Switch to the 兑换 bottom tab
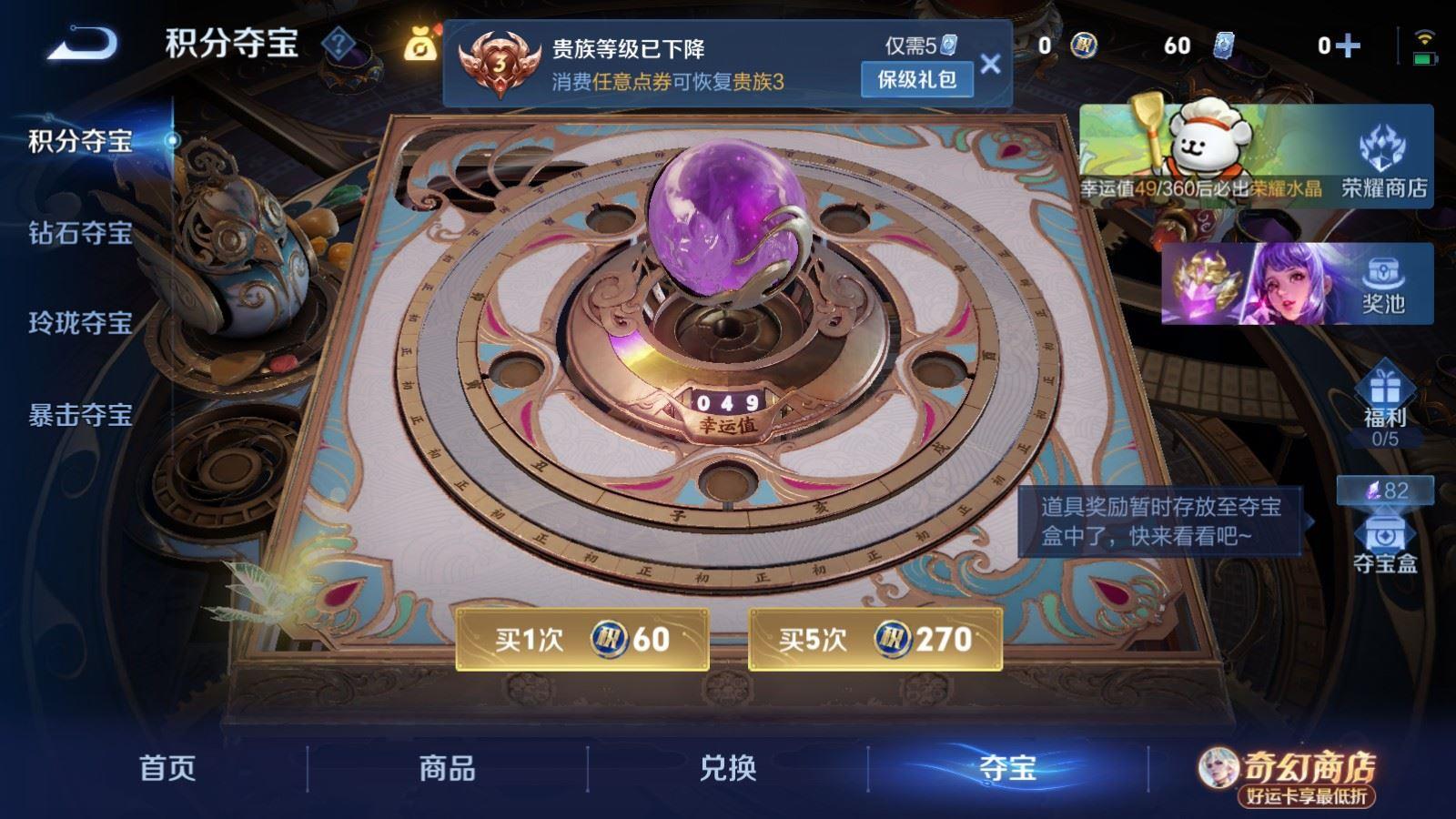This screenshot has height=819, width=1456. pyautogui.click(x=728, y=769)
